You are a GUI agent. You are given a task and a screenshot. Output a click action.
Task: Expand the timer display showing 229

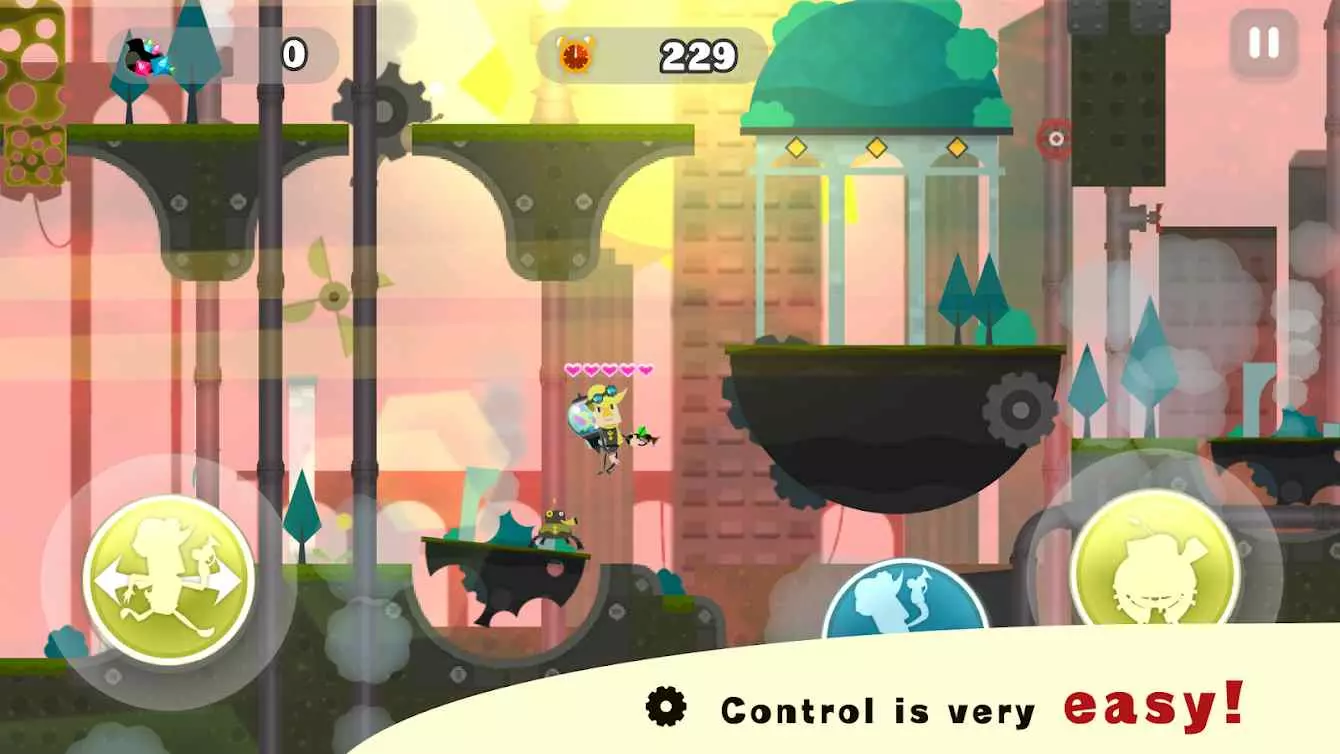click(x=702, y=53)
